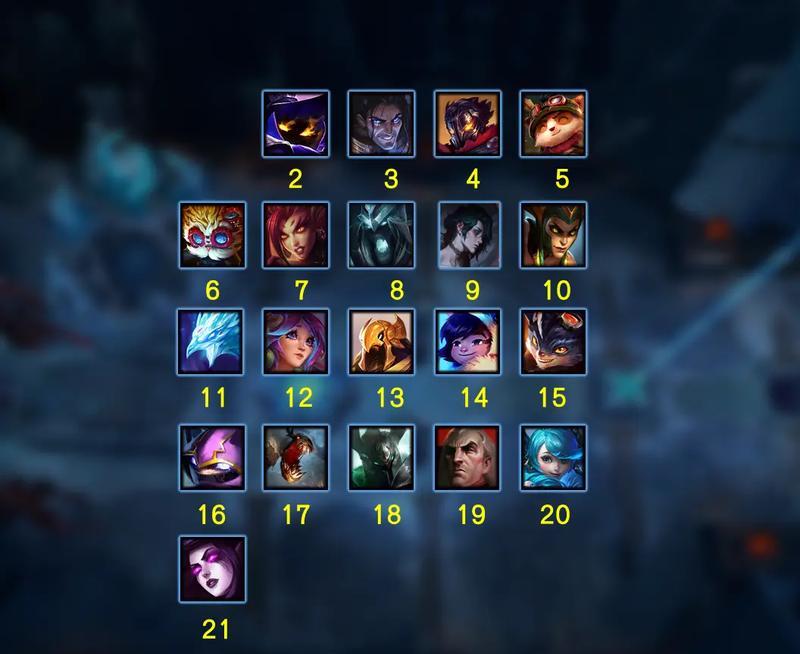Pick the Viktor champion tile
Viewport: 800px width, 654px height.
pyautogui.click(x=467, y=124)
